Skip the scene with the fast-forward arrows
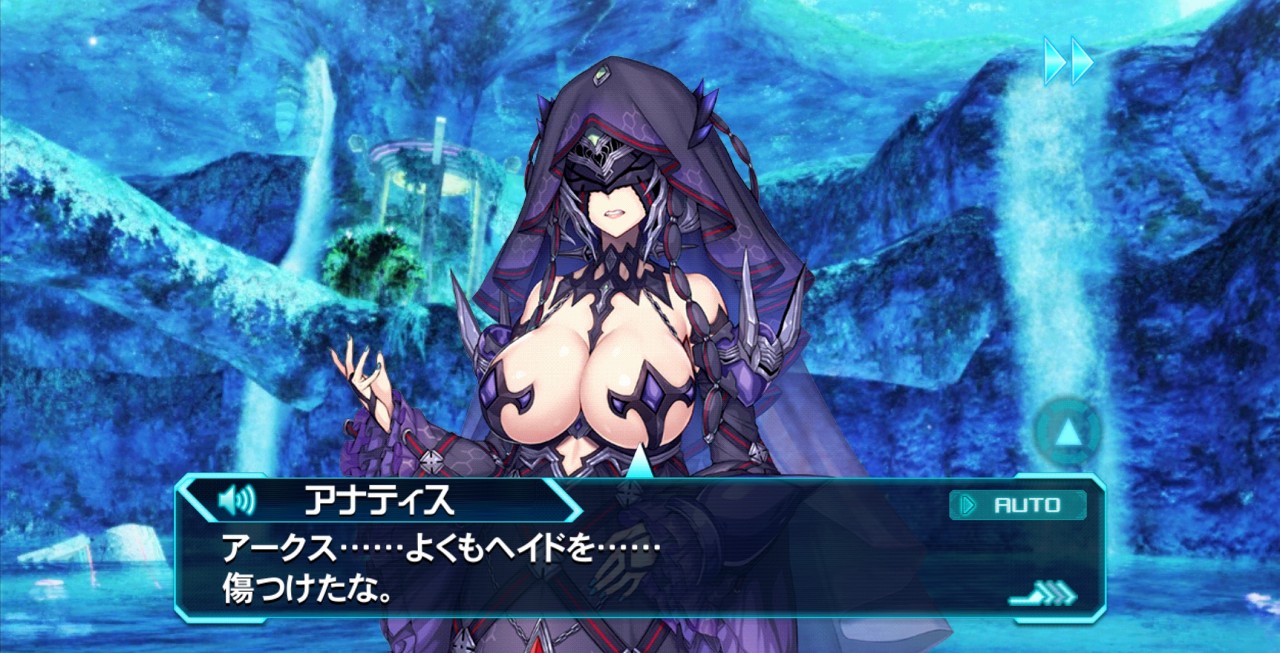 pos(1068,61)
